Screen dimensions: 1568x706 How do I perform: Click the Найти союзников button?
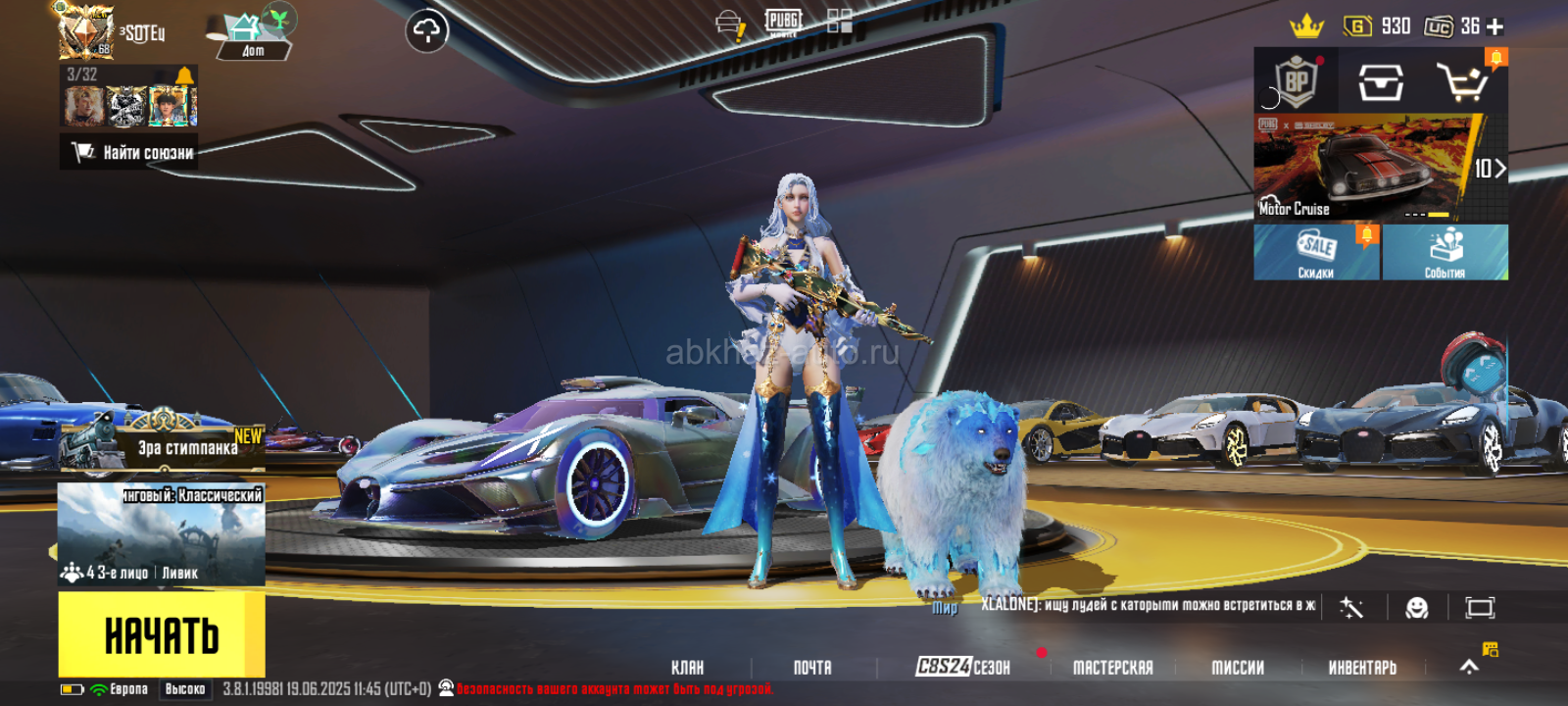pos(130,152)
